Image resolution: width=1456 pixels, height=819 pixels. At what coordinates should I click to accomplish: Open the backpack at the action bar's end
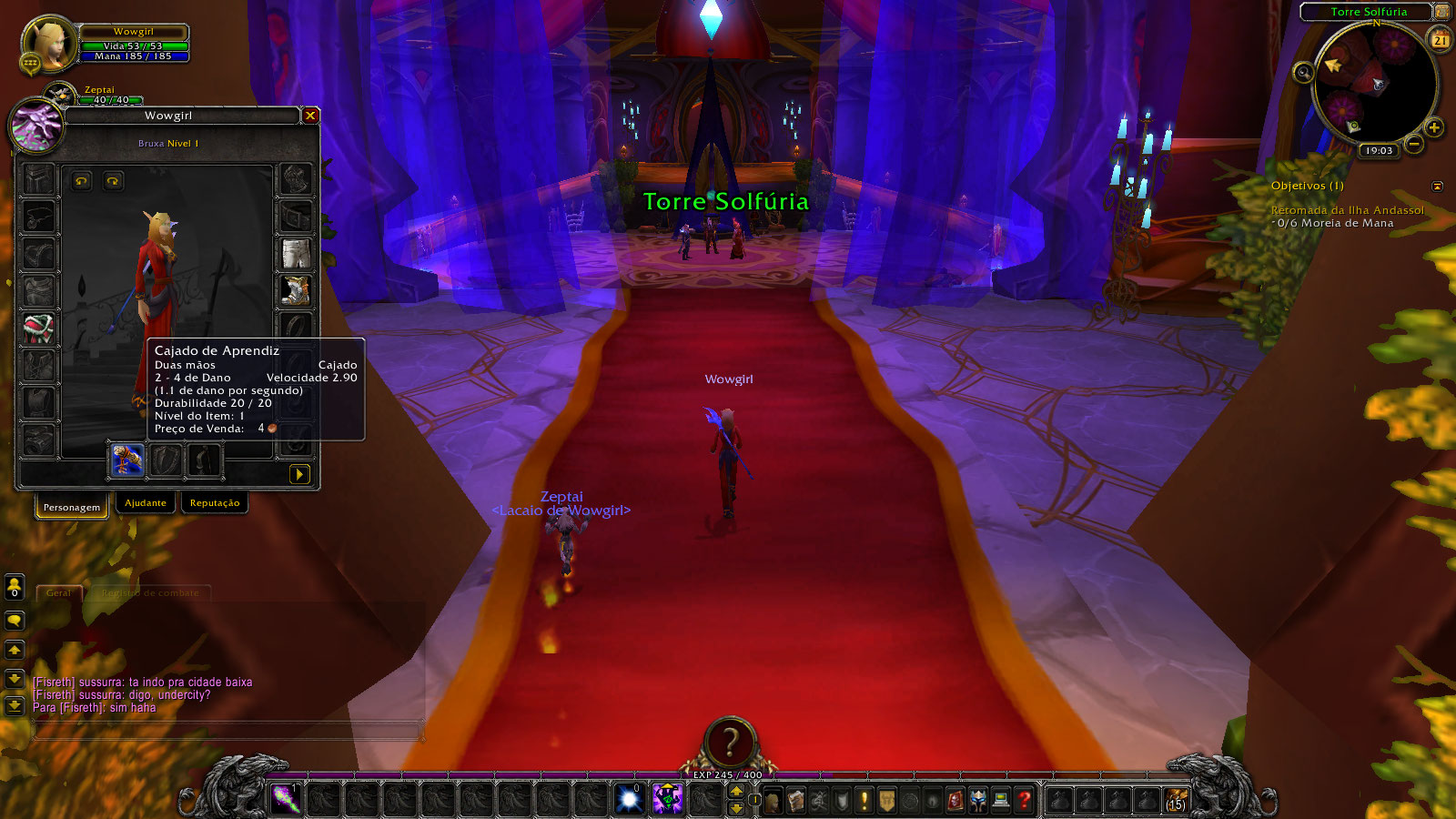pyautogui.click(x=1177, y=800)
